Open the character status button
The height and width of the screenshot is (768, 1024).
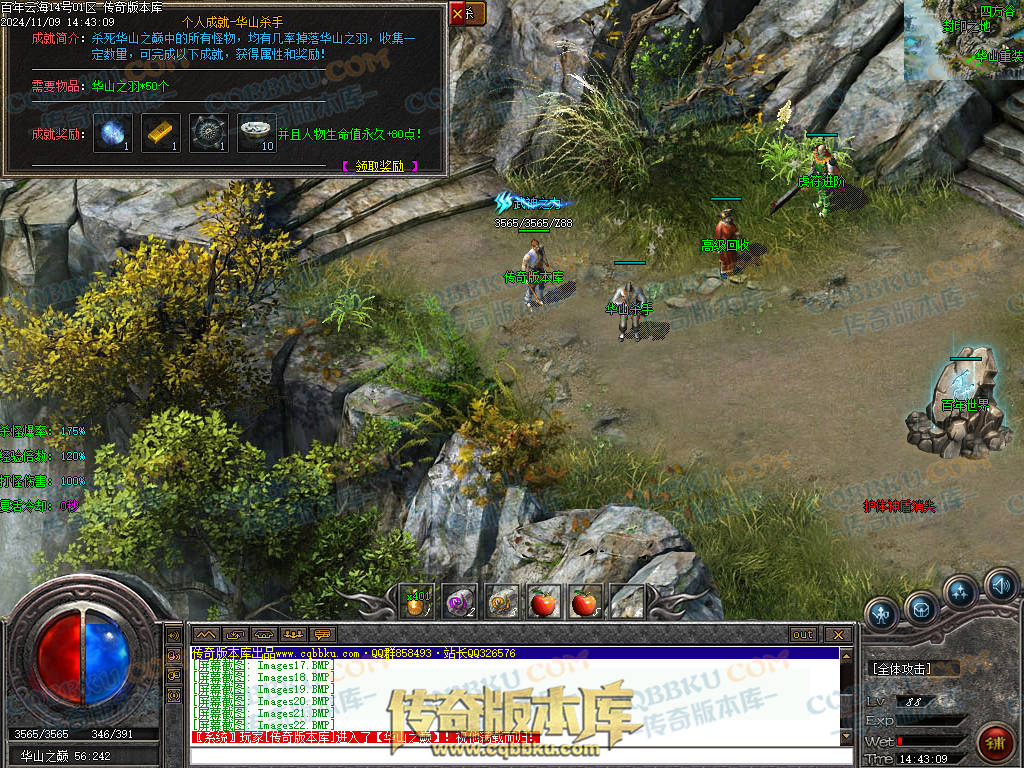point(882,613)
